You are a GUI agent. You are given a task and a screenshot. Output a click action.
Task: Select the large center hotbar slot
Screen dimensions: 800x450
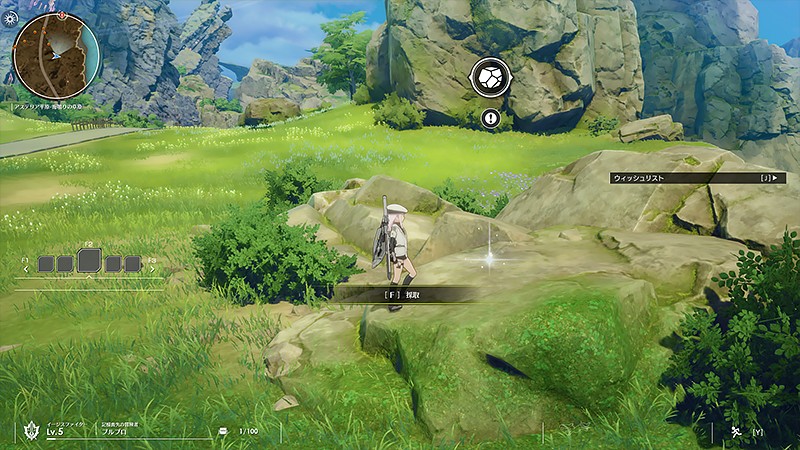click(88, 262)
